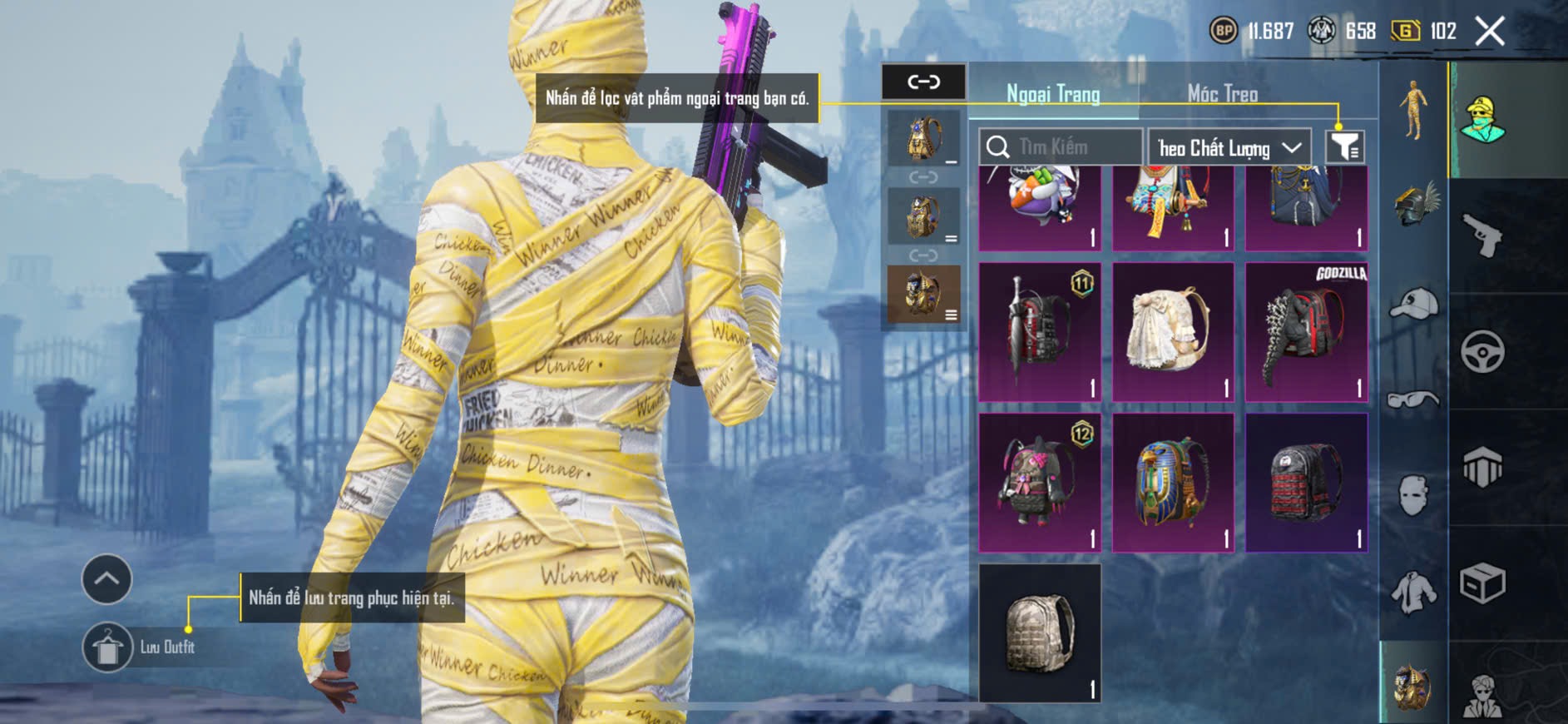The width and height of the screenshot is (1568, 724).
Task: Open the Móc Treo tab
Action: pos(1222,94)
